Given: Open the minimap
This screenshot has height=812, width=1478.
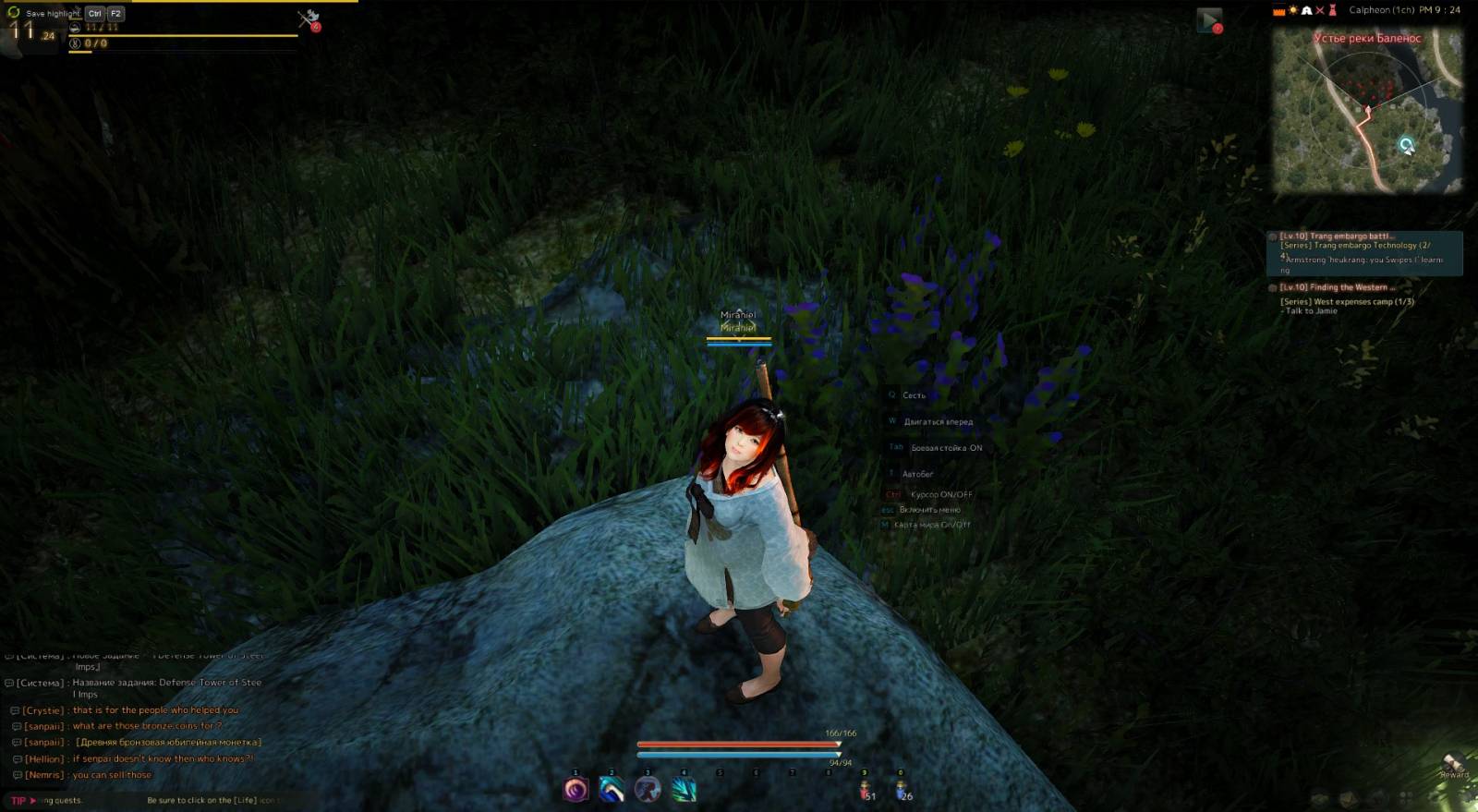Looking at the screenshot, I should (x=1366, y=111).
